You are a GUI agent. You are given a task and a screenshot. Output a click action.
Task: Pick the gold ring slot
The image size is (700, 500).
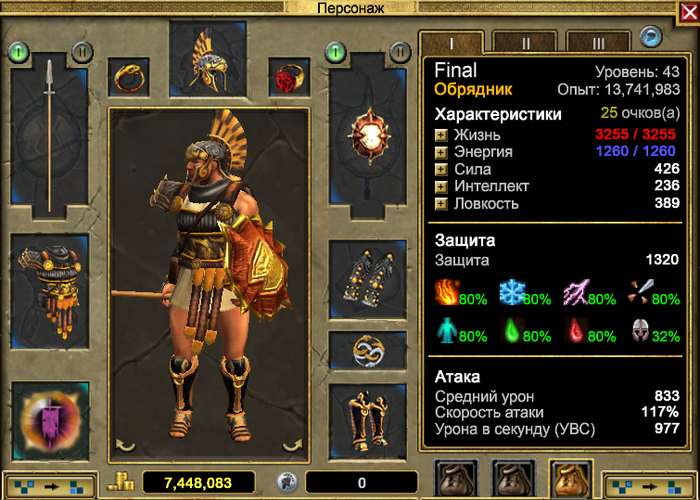[x=129, y=76]
